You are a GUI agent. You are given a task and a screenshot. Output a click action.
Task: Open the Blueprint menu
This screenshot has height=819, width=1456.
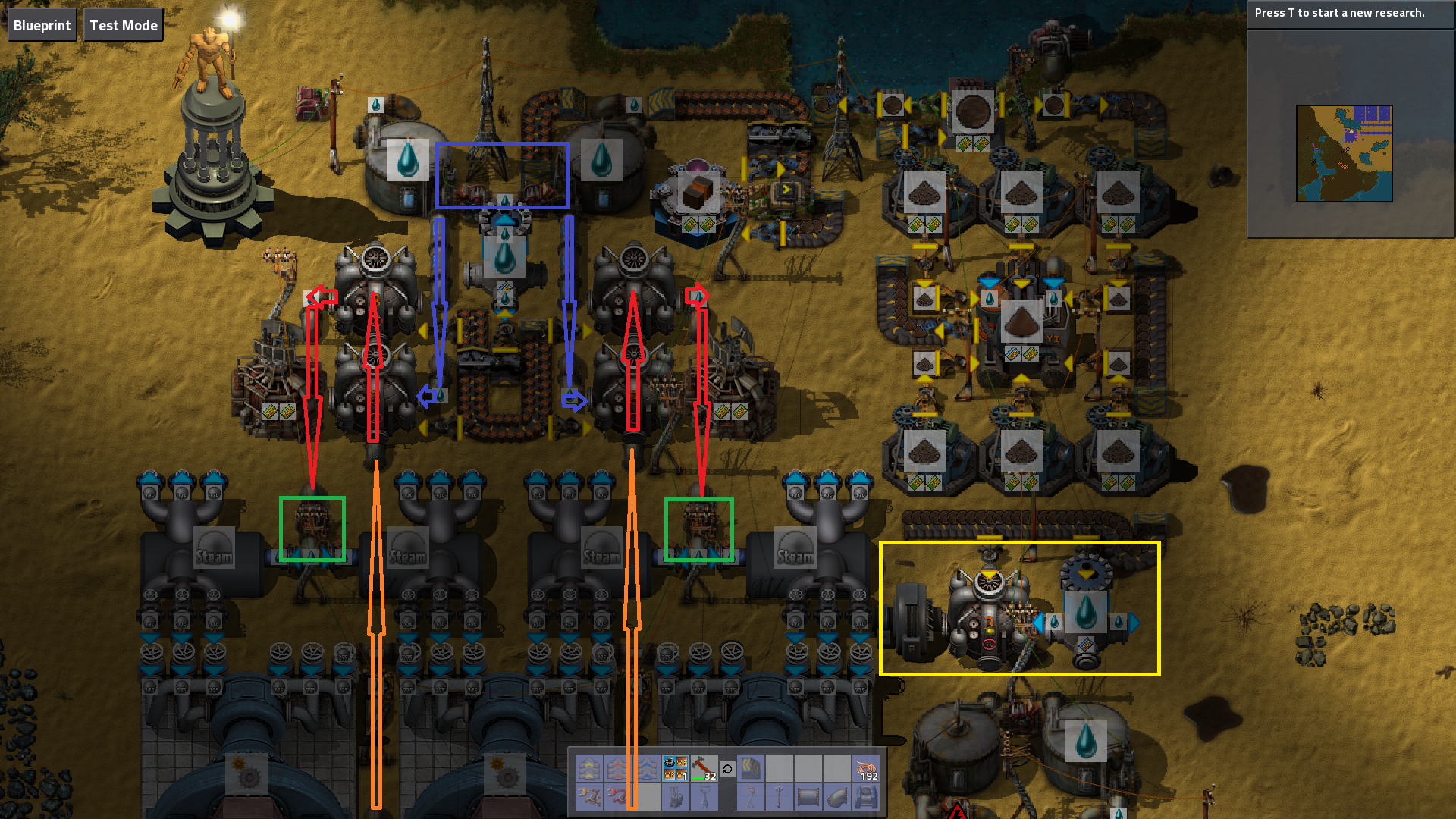tap(42, 25)
